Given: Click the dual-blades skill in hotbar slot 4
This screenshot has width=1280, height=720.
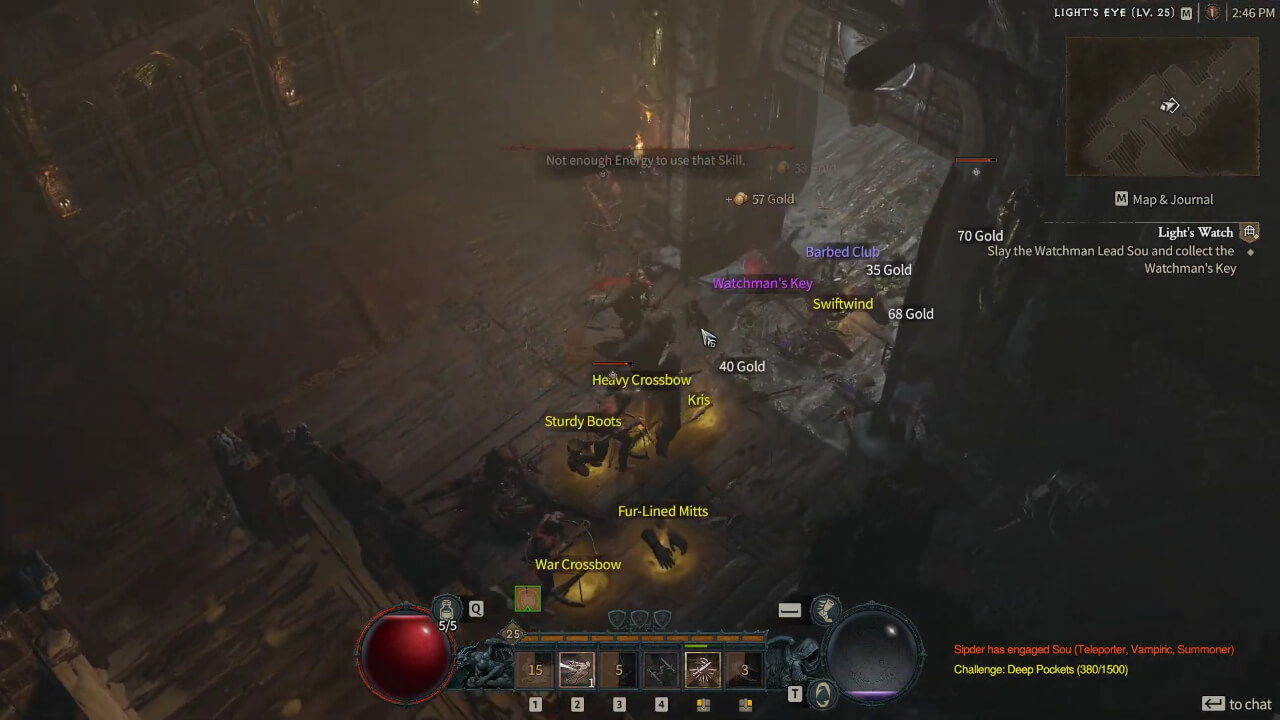Looking at the screenshot, I should (x=661, y=669).
